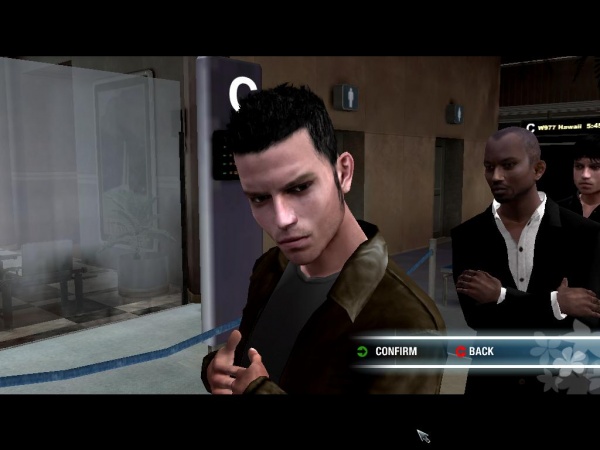Go back with the Back button
This screenshot has height=450, width=600.
pyautogui.click(x=478, y=351)
